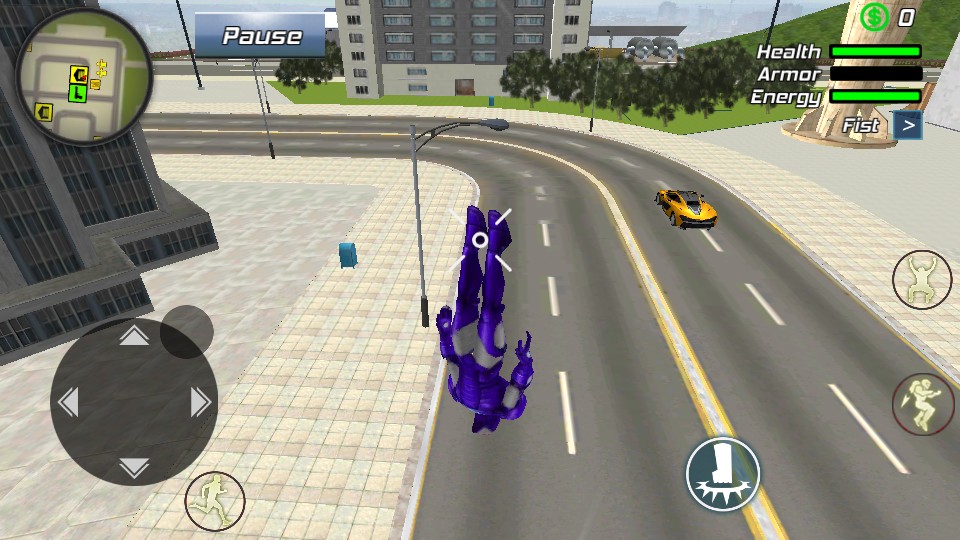Tap the right arrow on the movement pad
Screen dimensions: 960x540
[200, 402]
